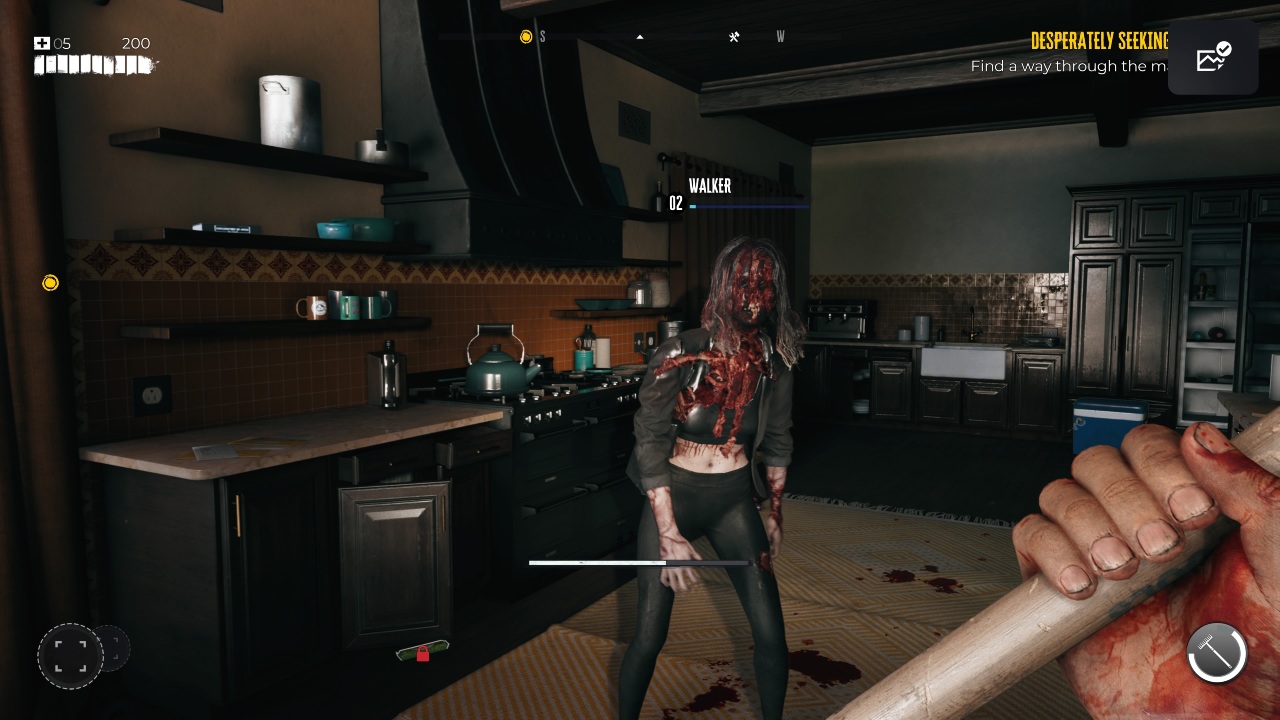The height and width of the screenshot is (720, 1280).
Task: Click the workbench marker on the compass
Action: tap(734, 37)
